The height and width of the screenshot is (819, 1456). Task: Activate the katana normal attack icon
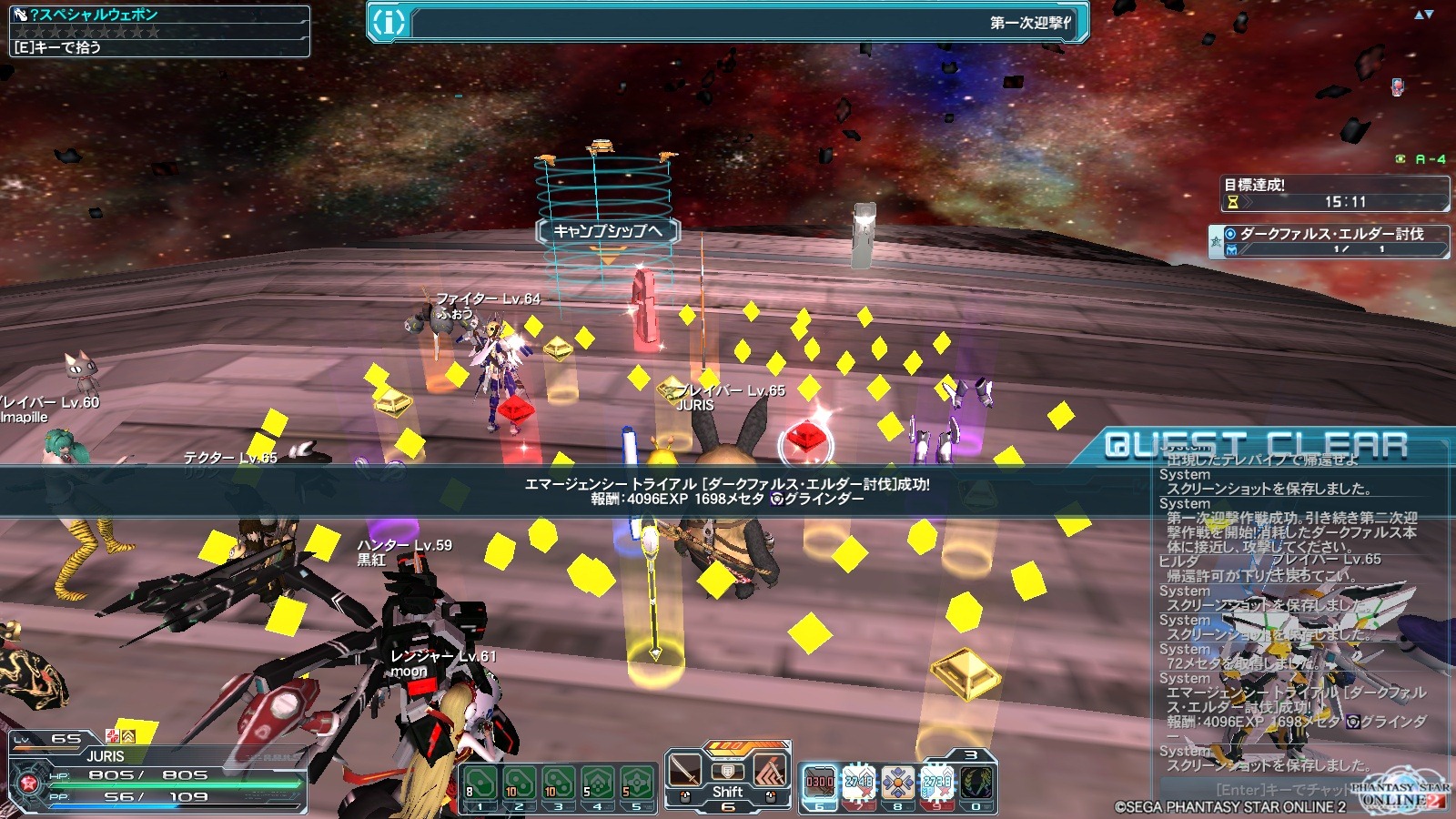coord(685,773)
